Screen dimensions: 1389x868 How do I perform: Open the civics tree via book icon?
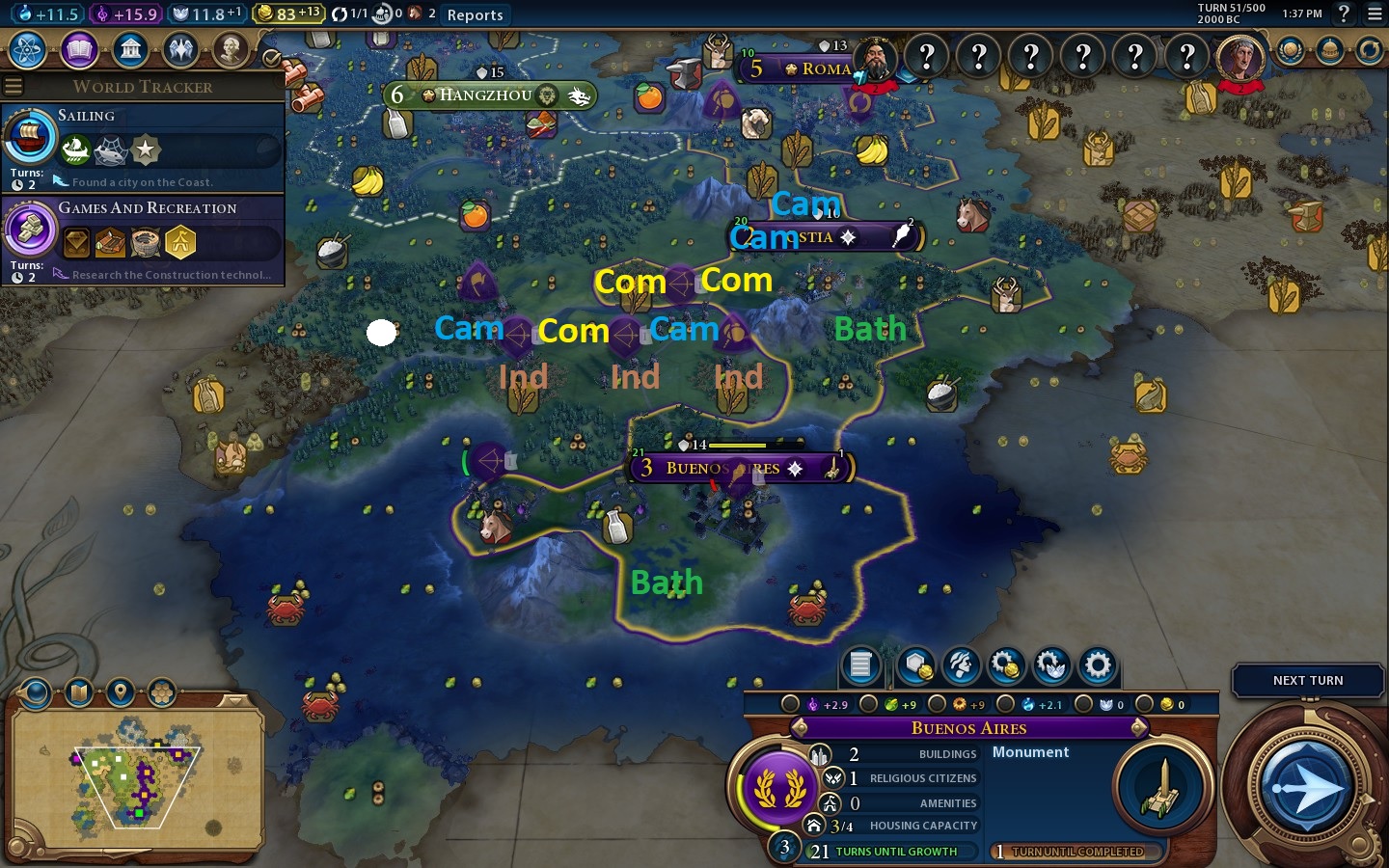(x=79, y=50)
